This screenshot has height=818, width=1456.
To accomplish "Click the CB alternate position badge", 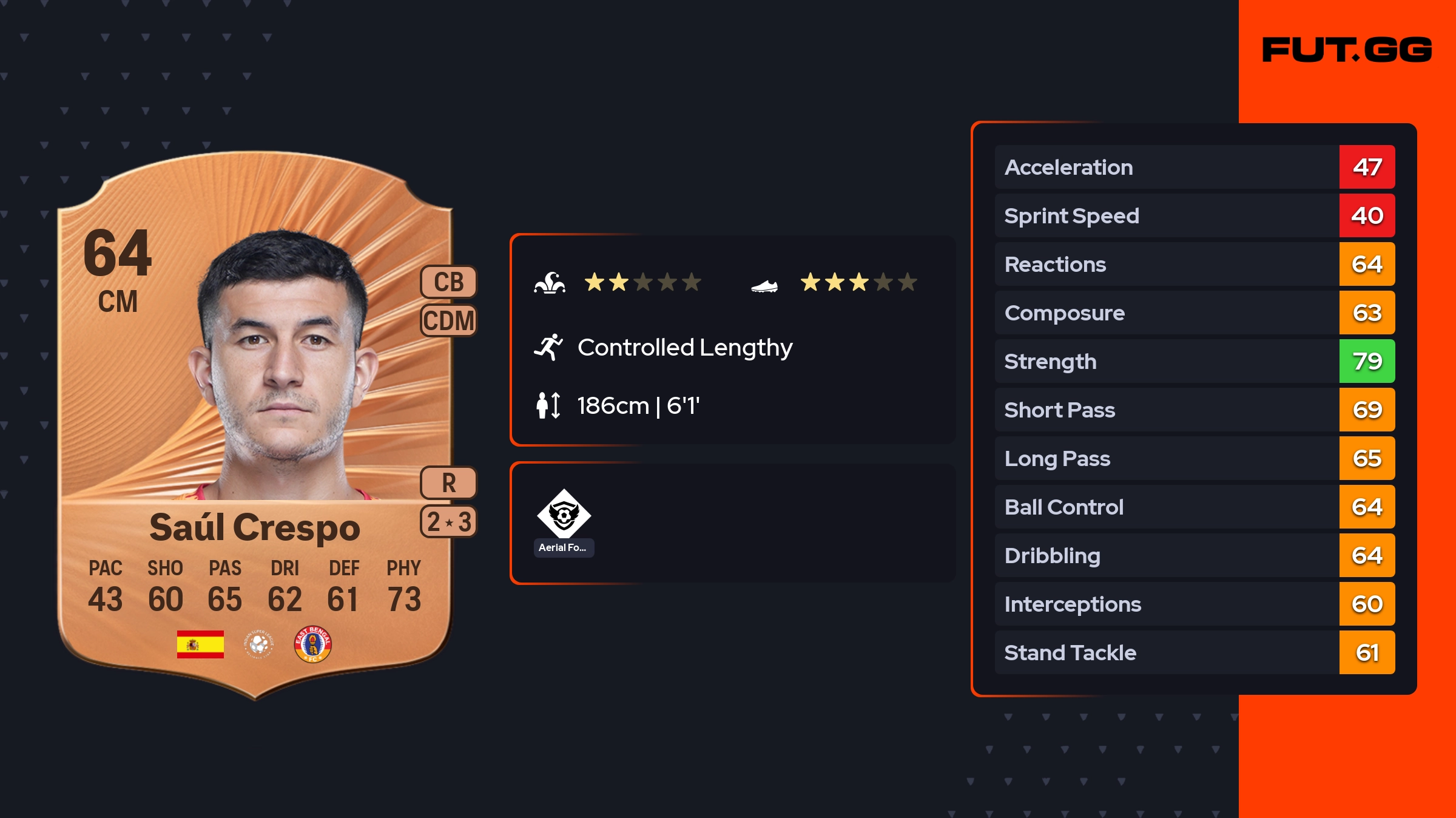I will point(449,282).
